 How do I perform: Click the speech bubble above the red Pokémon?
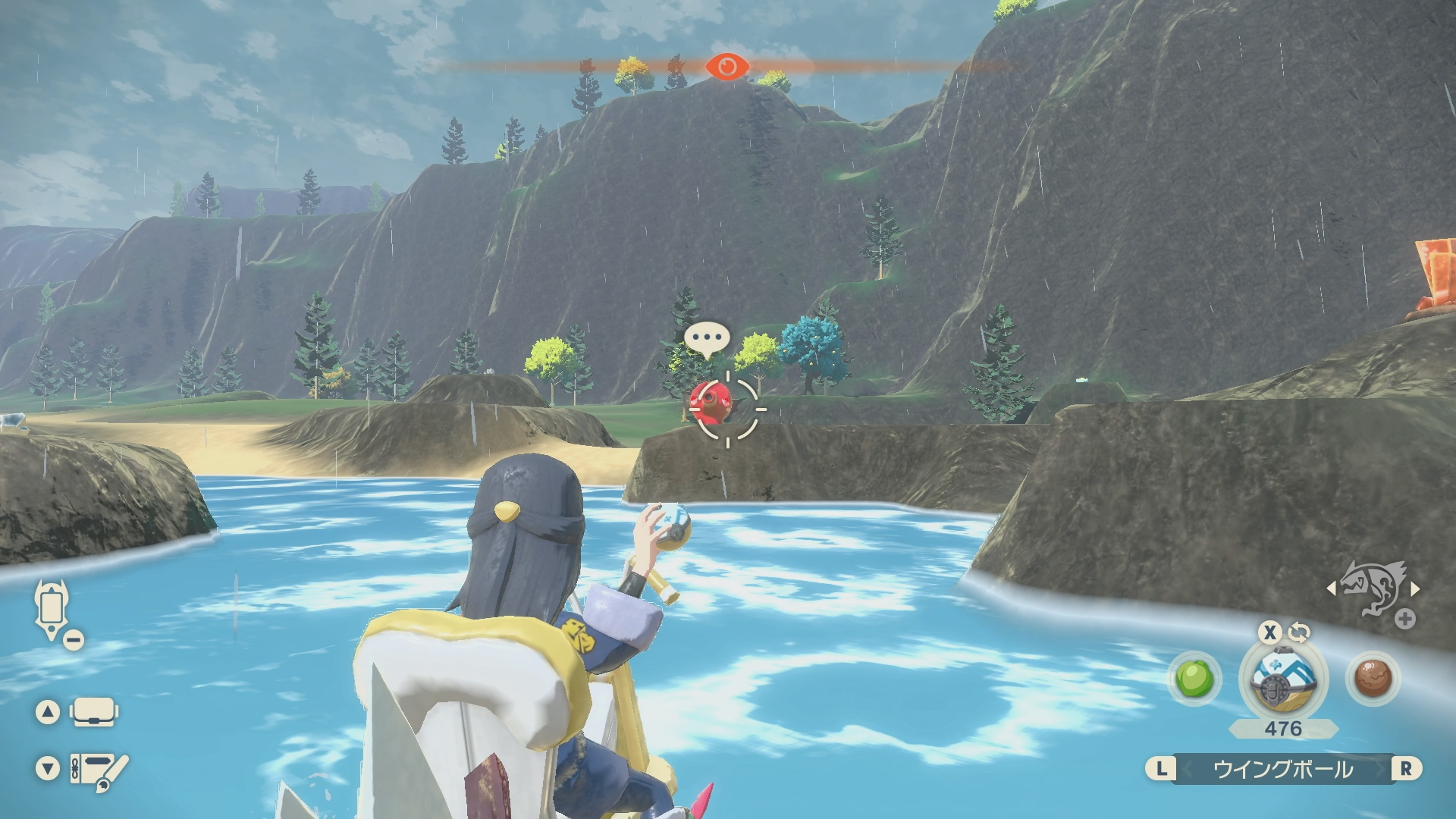pyautogui.click(x=707, y=339)
